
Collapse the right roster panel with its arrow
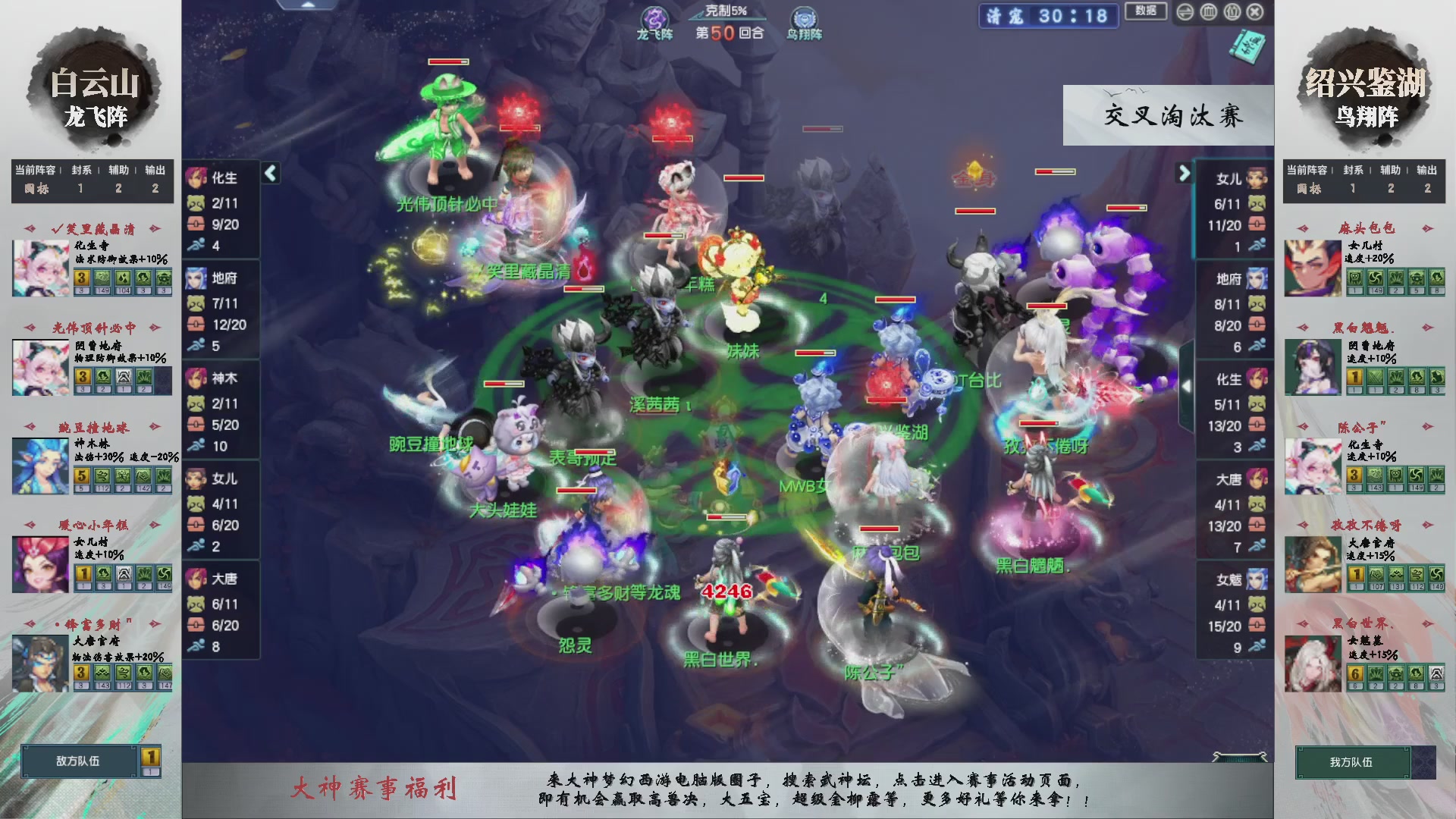point(1183,173)
